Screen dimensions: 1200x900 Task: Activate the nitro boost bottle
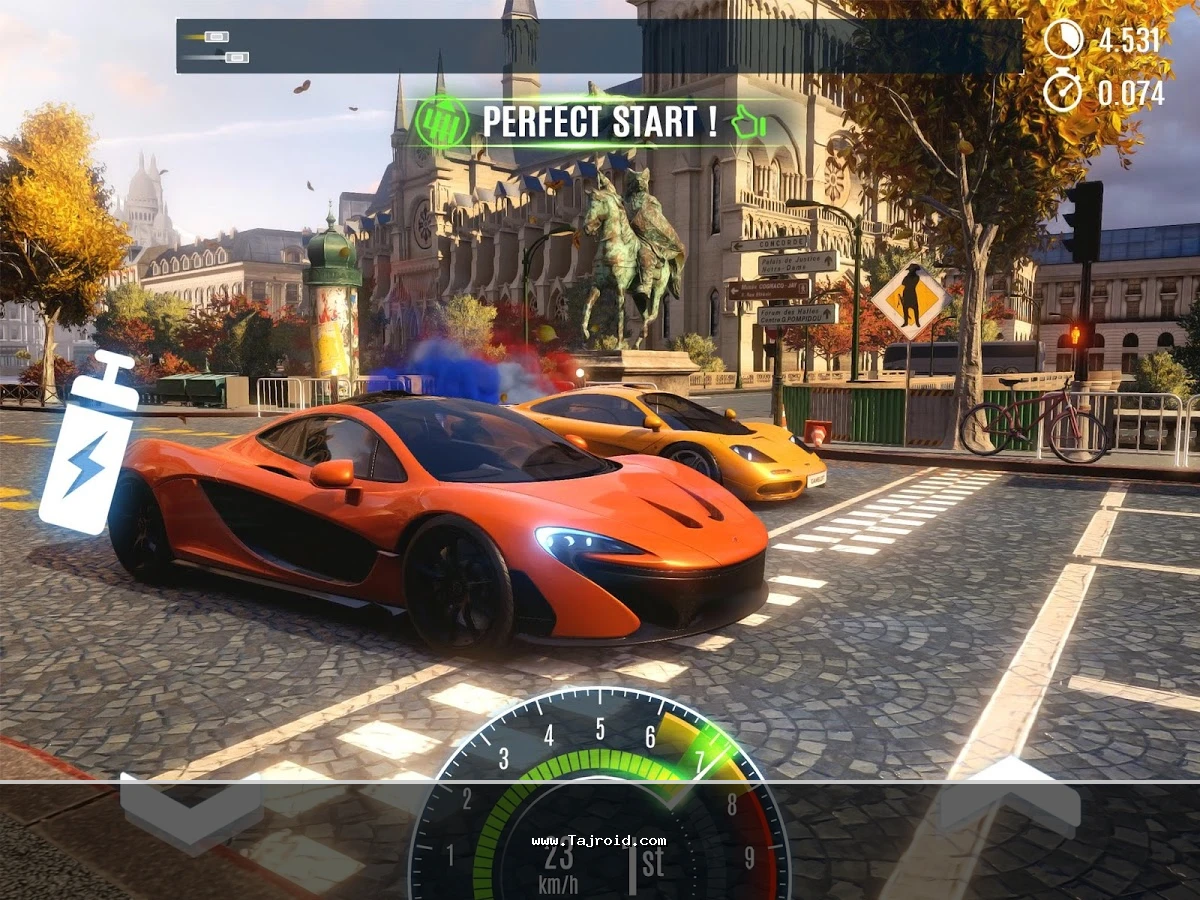[90, 445]
